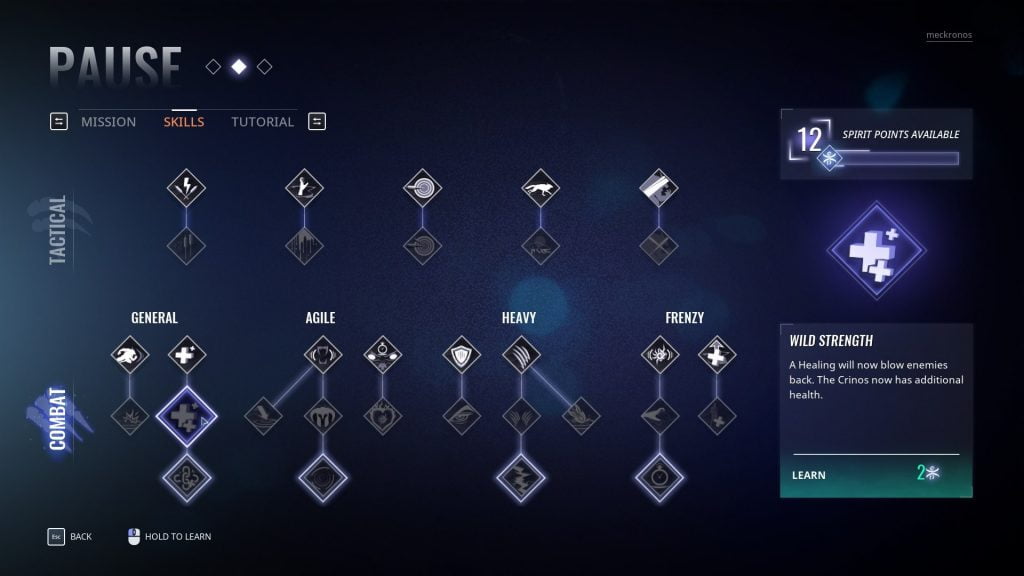Select the shield skill under Heavy
The height and width of the screenshot is (576, 1024).
(x=461, y=354)
